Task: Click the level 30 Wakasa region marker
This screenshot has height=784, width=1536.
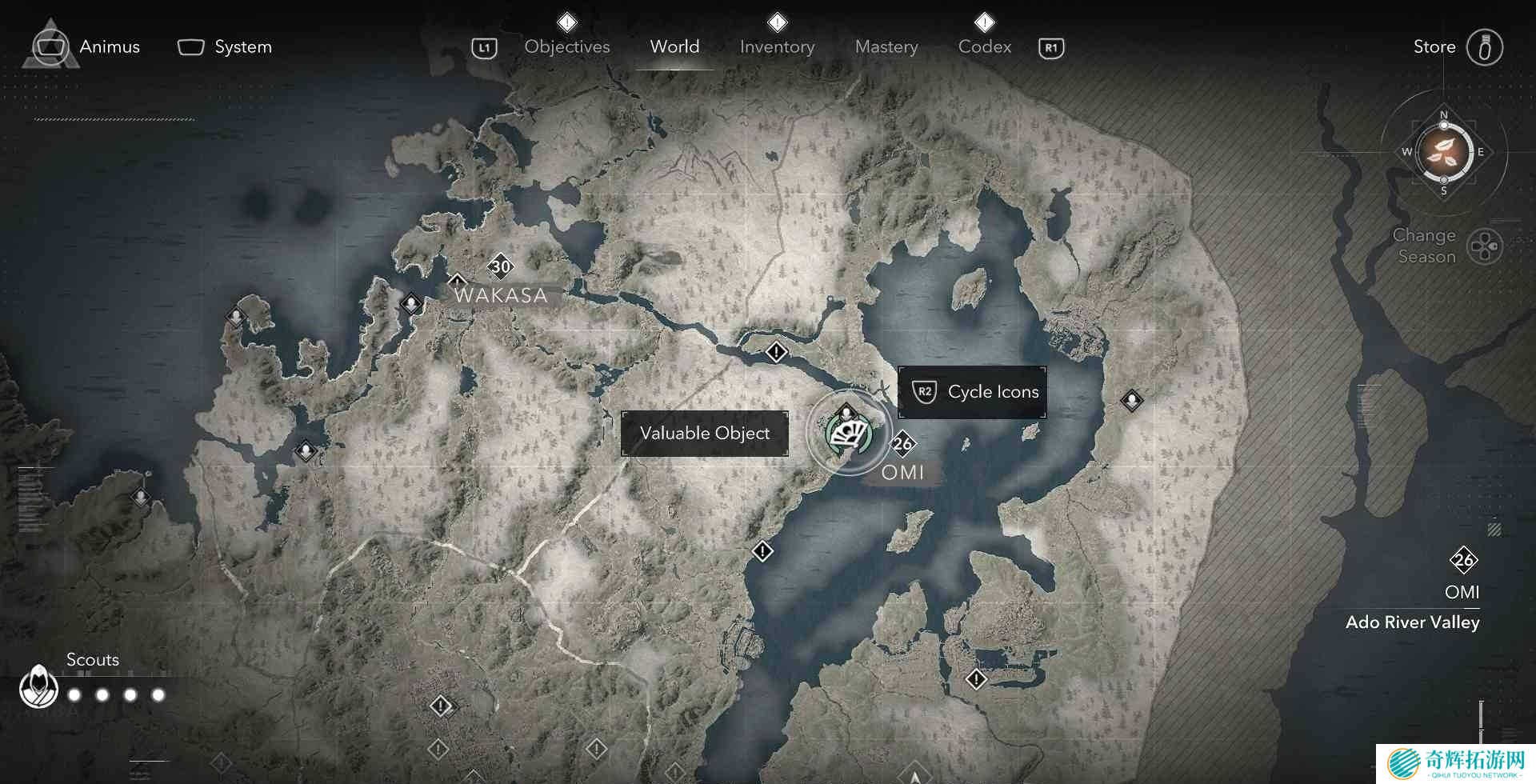Action: pyautogui.click(x=501, y=266)
